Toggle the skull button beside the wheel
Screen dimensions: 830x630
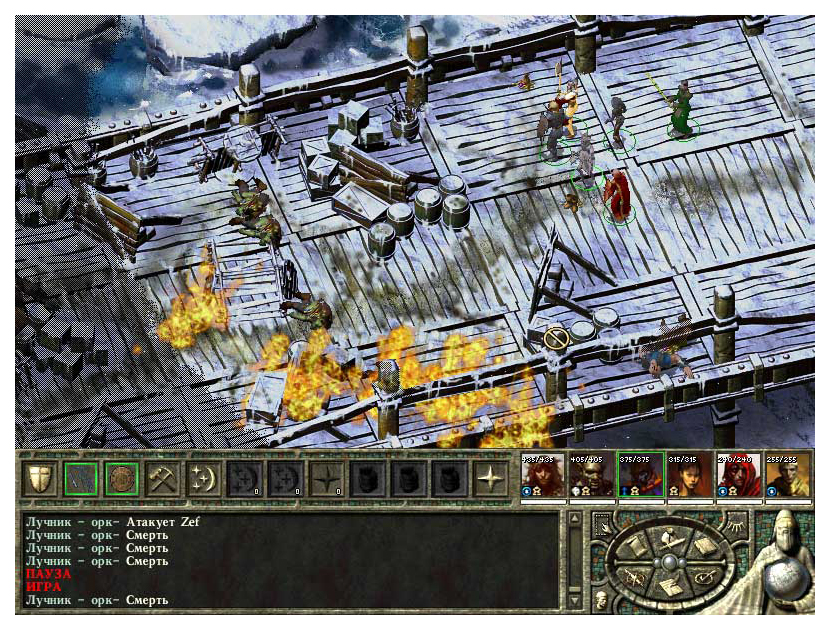601,598
